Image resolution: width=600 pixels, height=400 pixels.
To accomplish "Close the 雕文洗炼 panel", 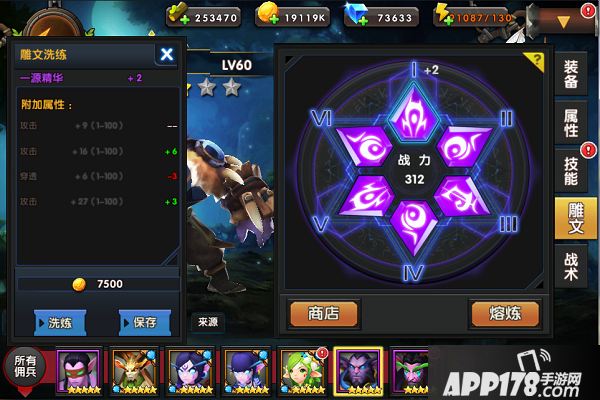I will click(167, 55).
